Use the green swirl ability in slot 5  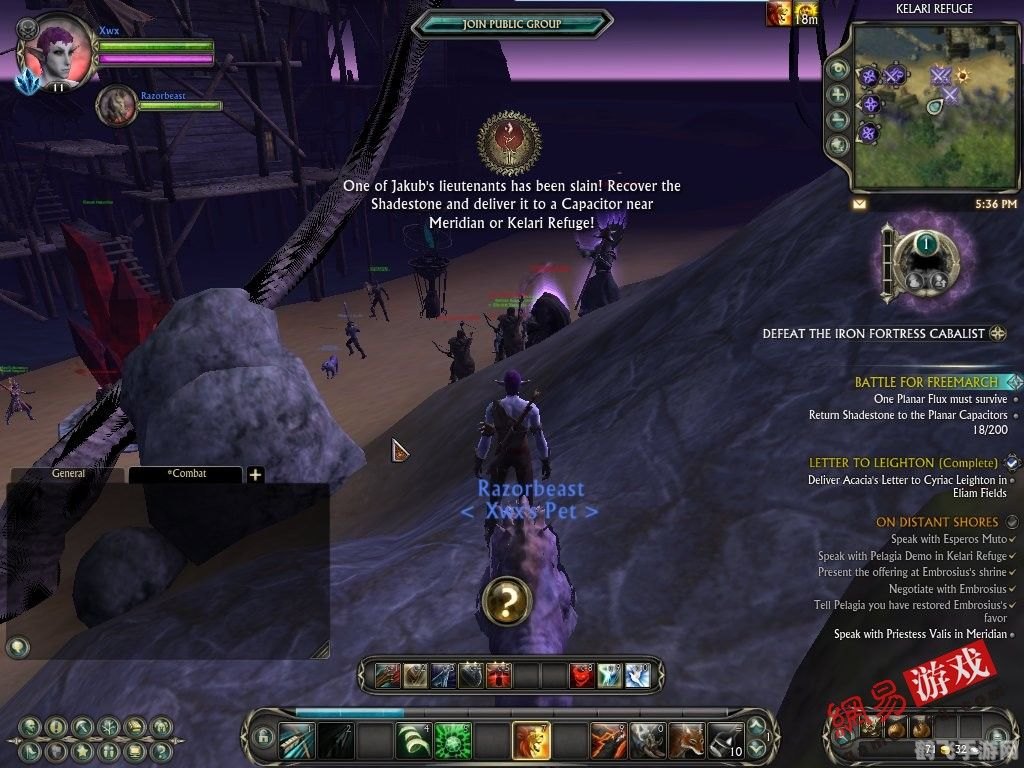coord(453,741)
